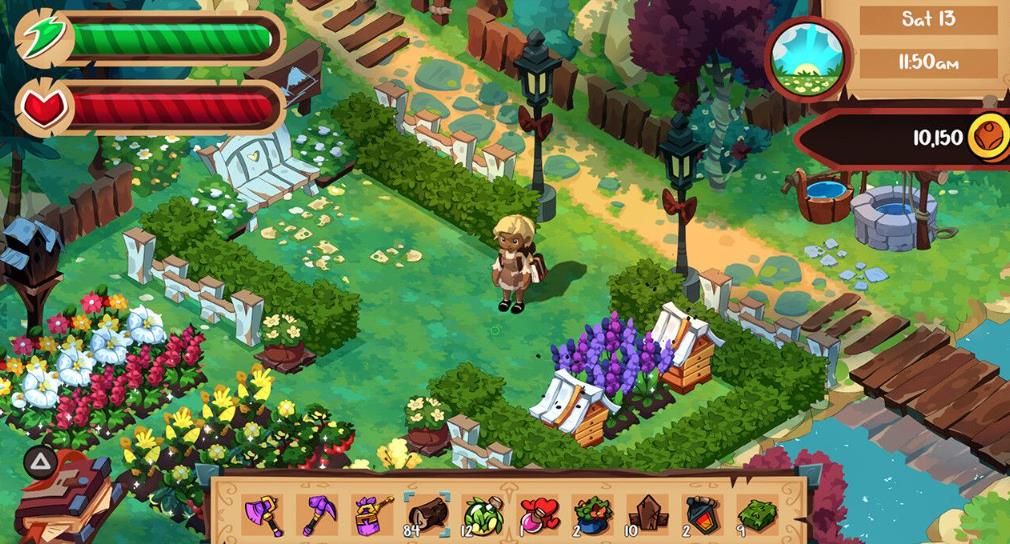Choose the purple watering can slot
This screenshot has height=544, width=1010.
(373, 513)
